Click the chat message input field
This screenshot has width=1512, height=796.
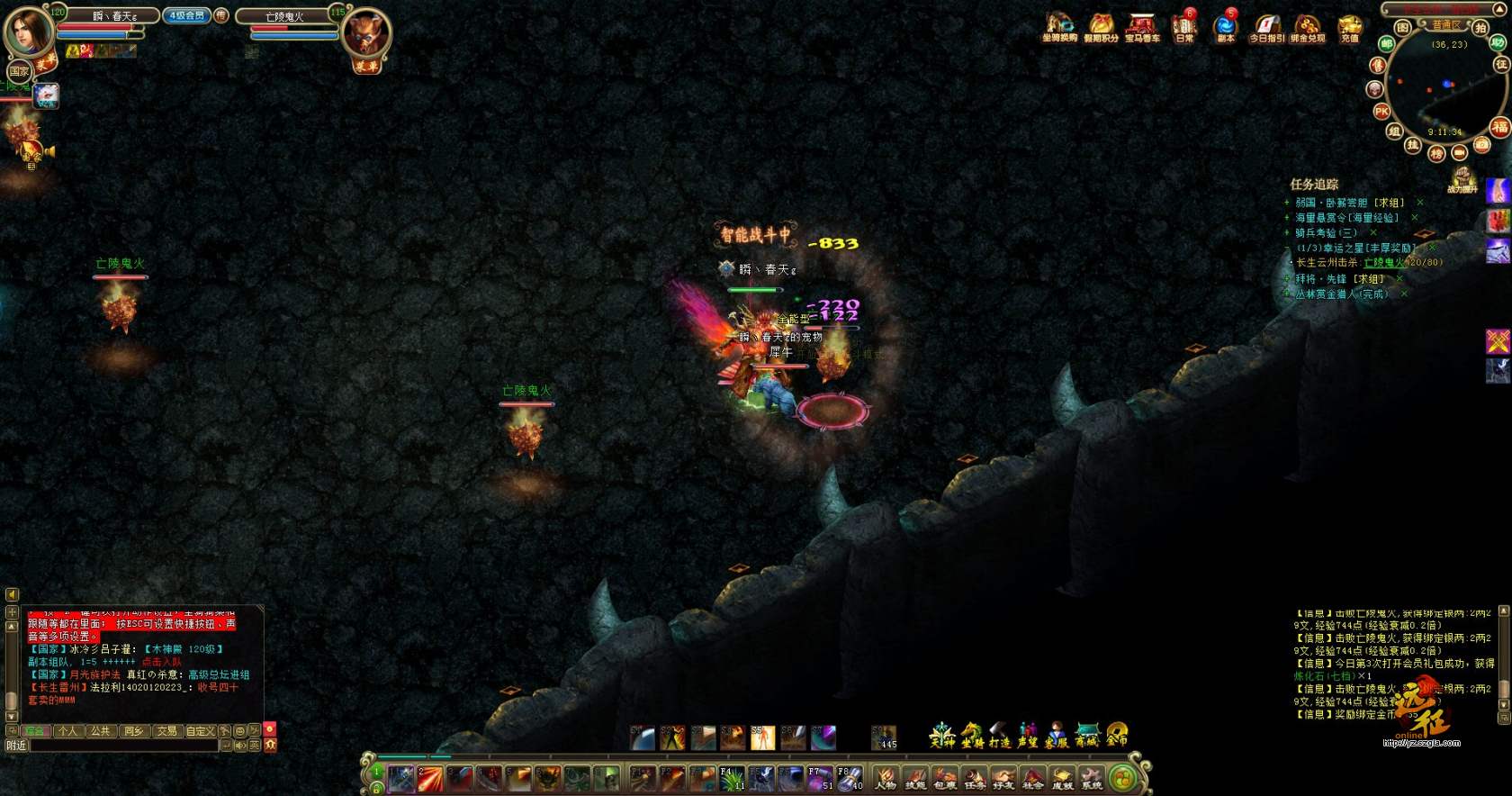click(x=124, y=746)
